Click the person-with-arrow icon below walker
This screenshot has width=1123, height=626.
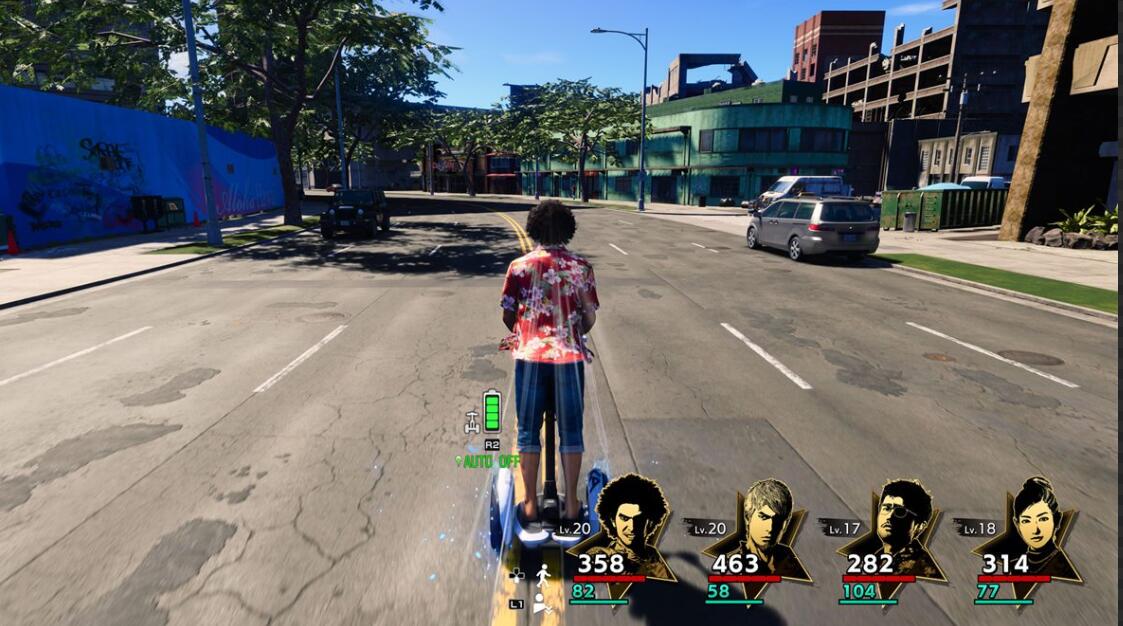542,602
